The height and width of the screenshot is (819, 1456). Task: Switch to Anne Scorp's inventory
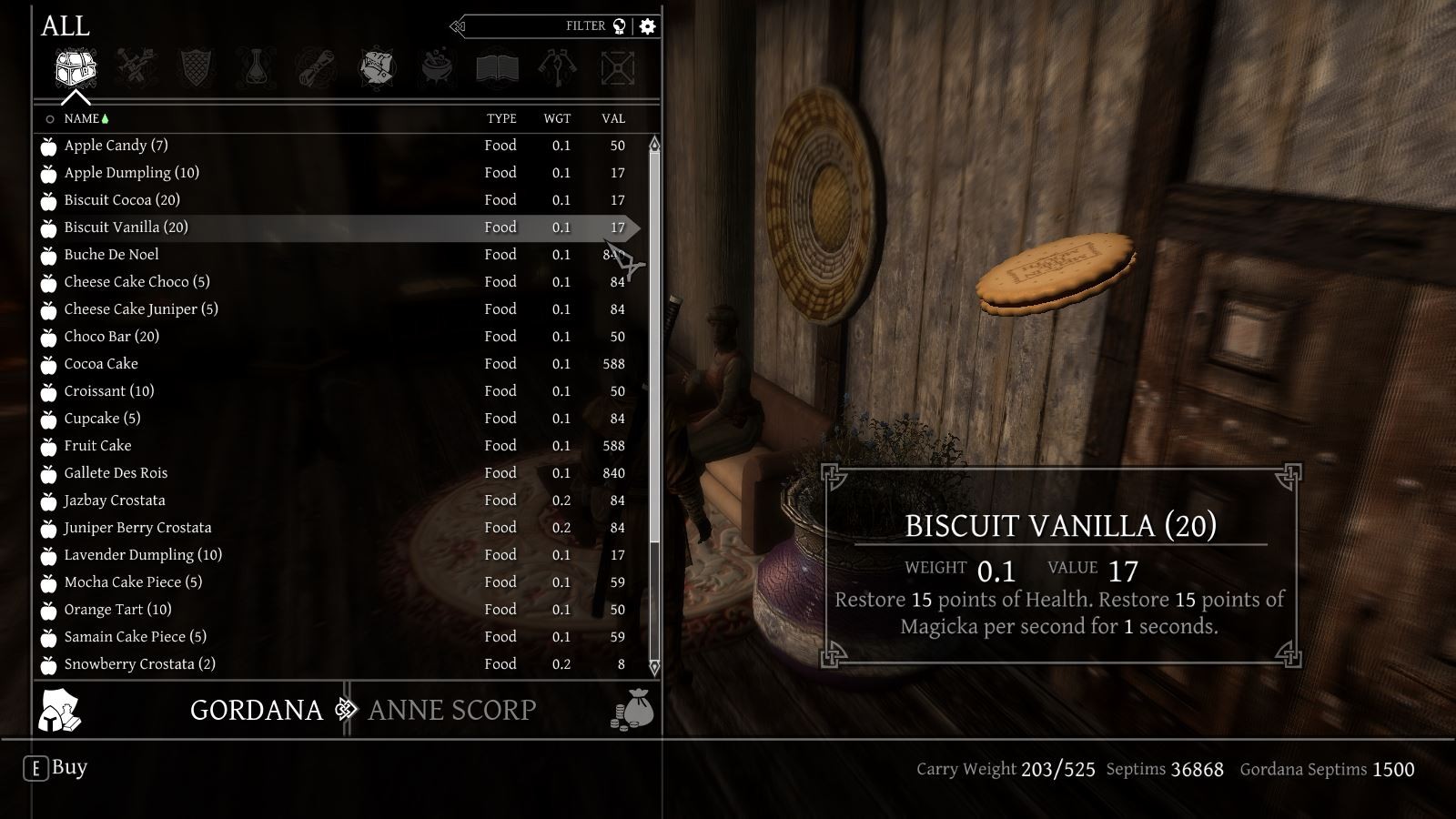452,710
